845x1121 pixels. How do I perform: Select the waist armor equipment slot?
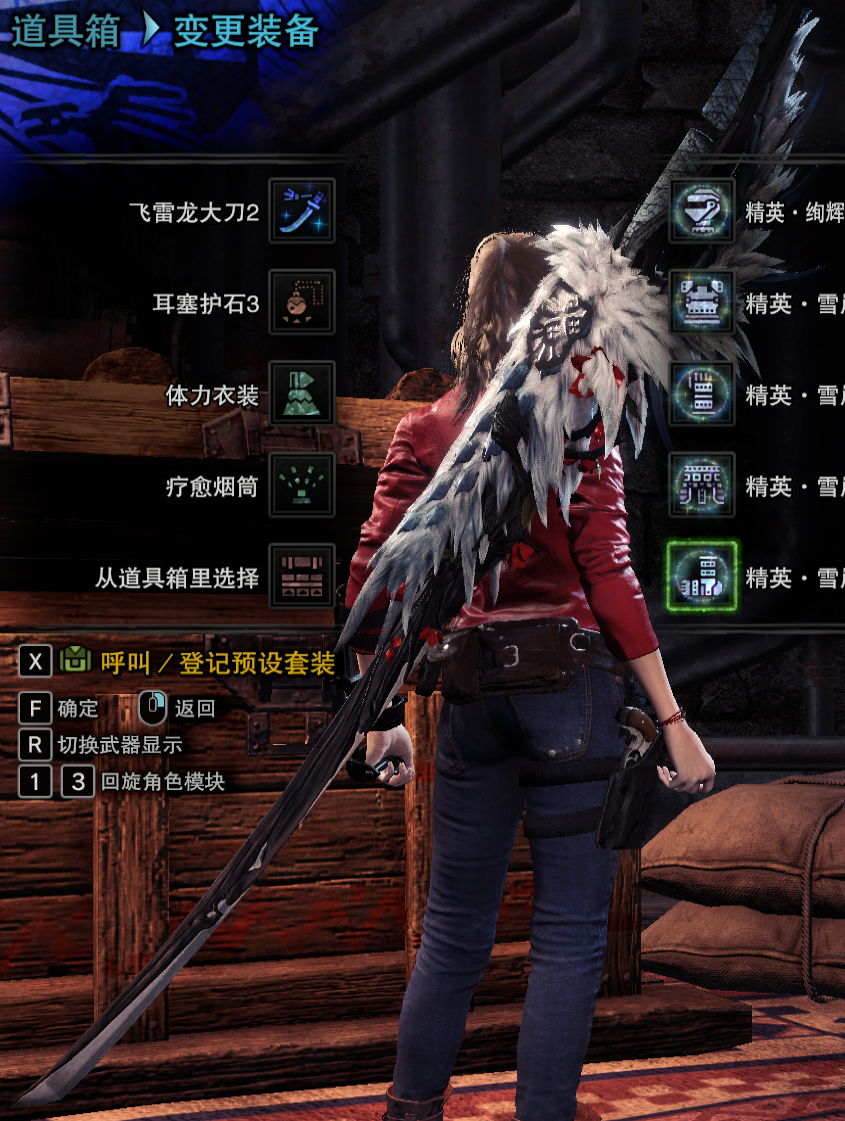(701, 486)
